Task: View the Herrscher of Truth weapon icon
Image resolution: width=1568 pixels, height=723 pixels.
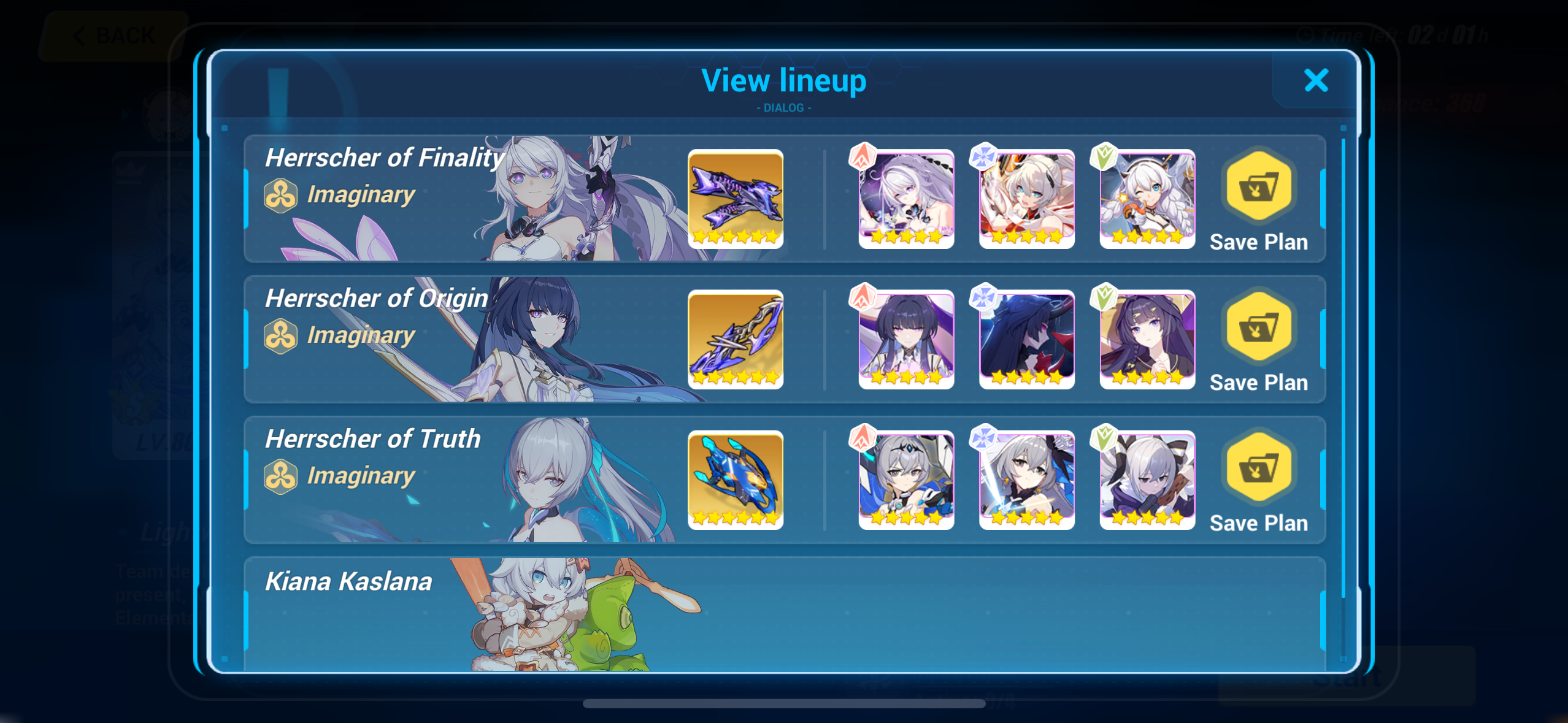Action: (736, 481)
